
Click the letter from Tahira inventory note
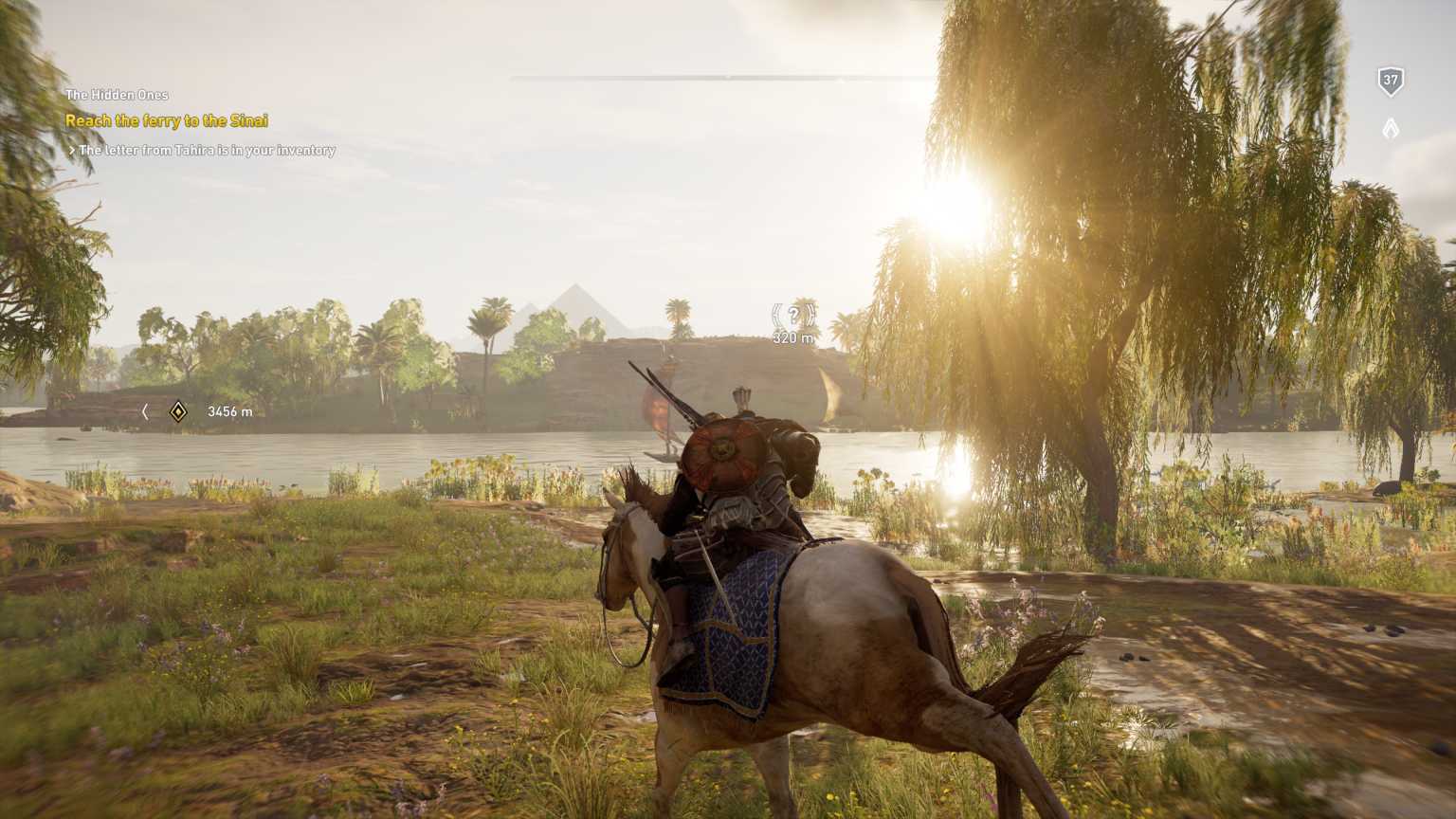pyautogui.click(x=207, y=150)
